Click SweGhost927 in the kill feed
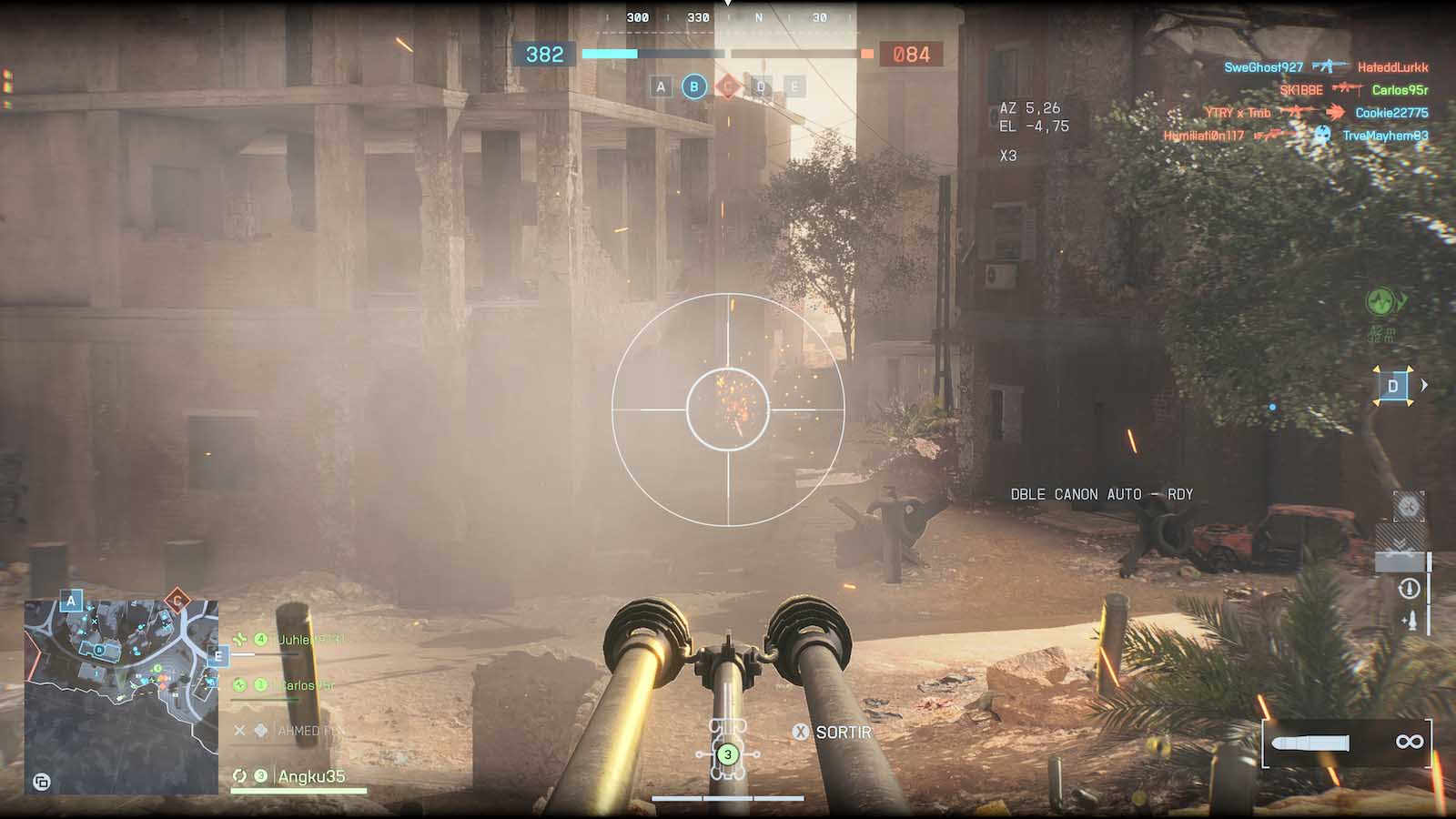The width and height of the screenshot is (1456, 819). [1263, 67]
